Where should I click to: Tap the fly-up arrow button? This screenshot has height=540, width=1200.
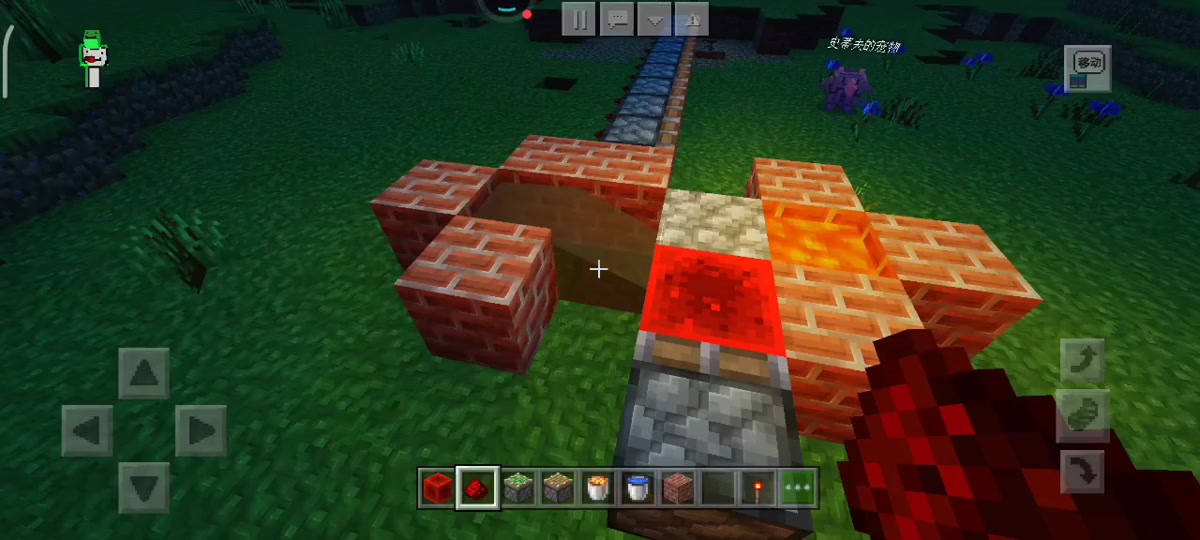pos(1082,360)
